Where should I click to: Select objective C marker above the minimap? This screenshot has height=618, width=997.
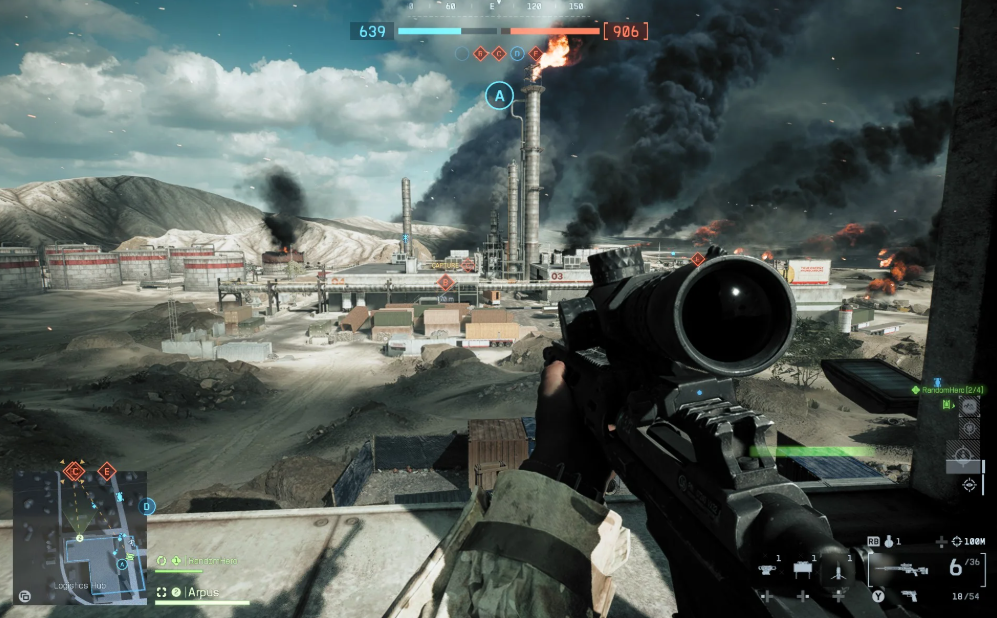73,470
